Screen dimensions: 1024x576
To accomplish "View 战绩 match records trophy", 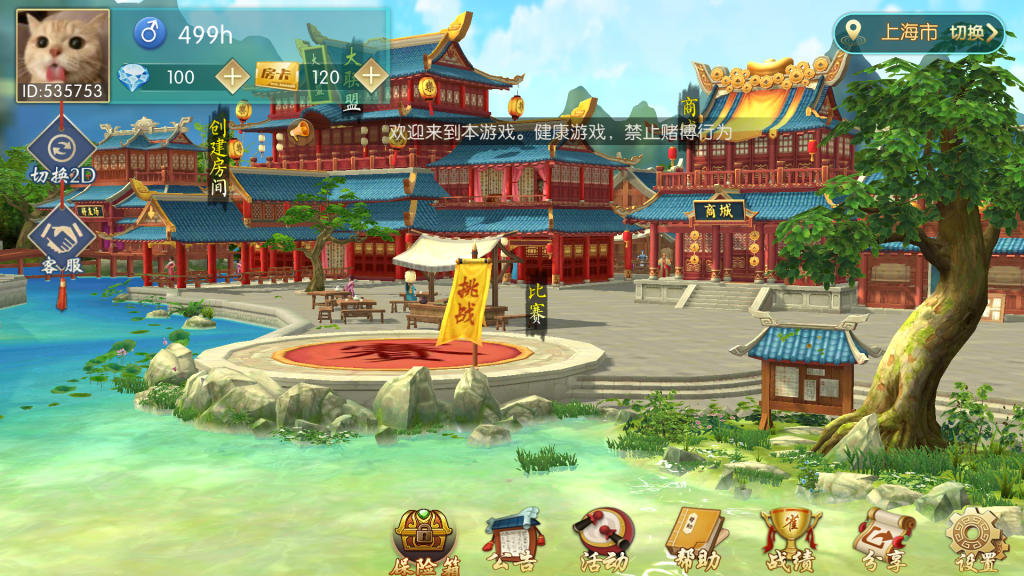I will (788, 541).
